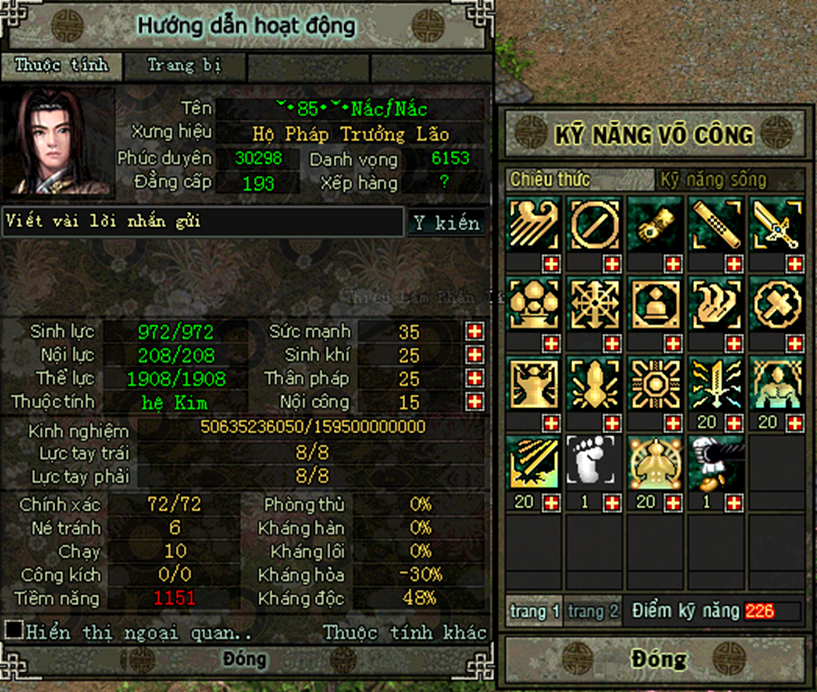Screen dimensions: 817x692
Task: Open Thuộc tính khác
Action: coord(405,632)
